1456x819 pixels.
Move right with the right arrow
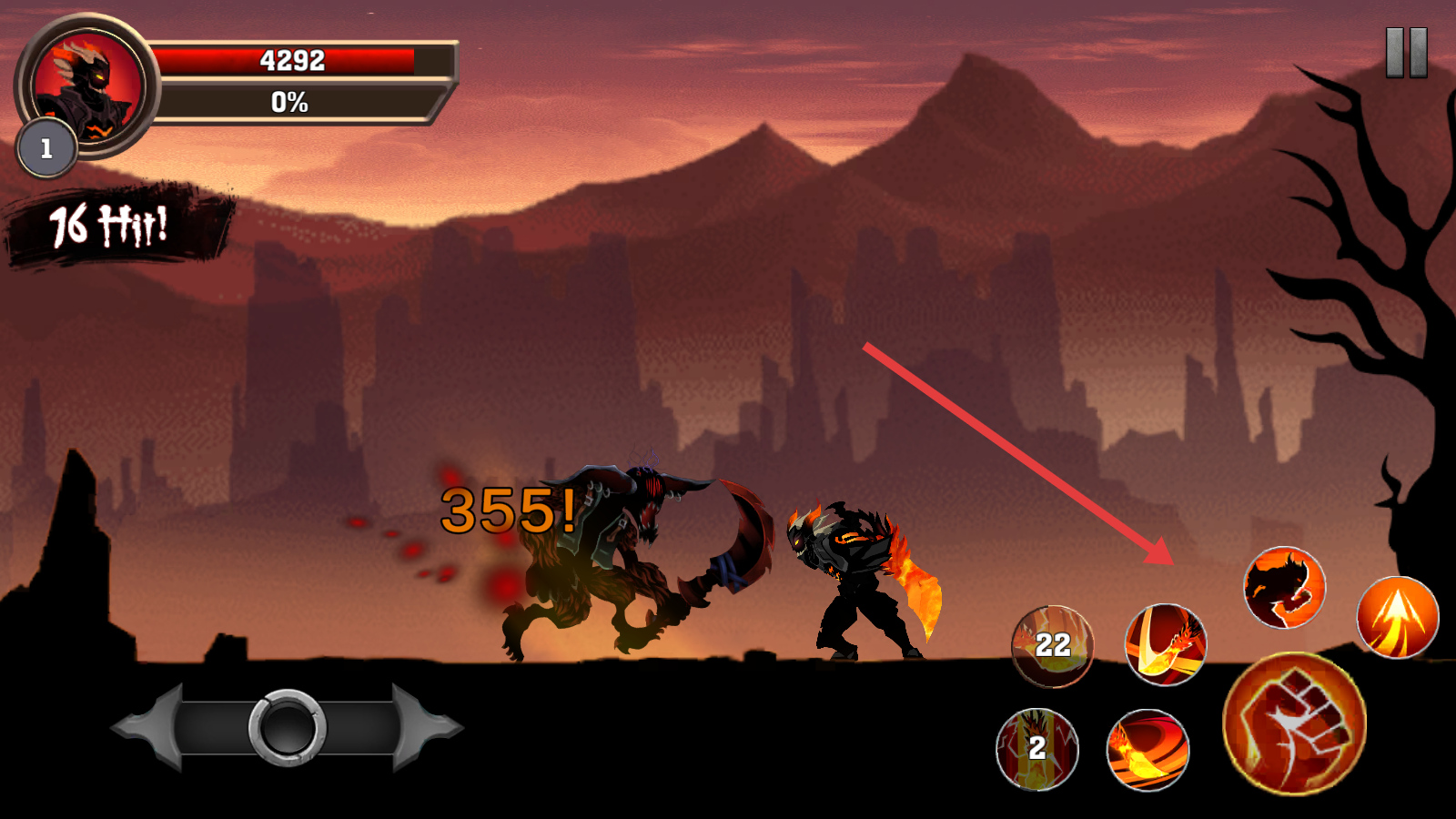click(x=426, y=727)
